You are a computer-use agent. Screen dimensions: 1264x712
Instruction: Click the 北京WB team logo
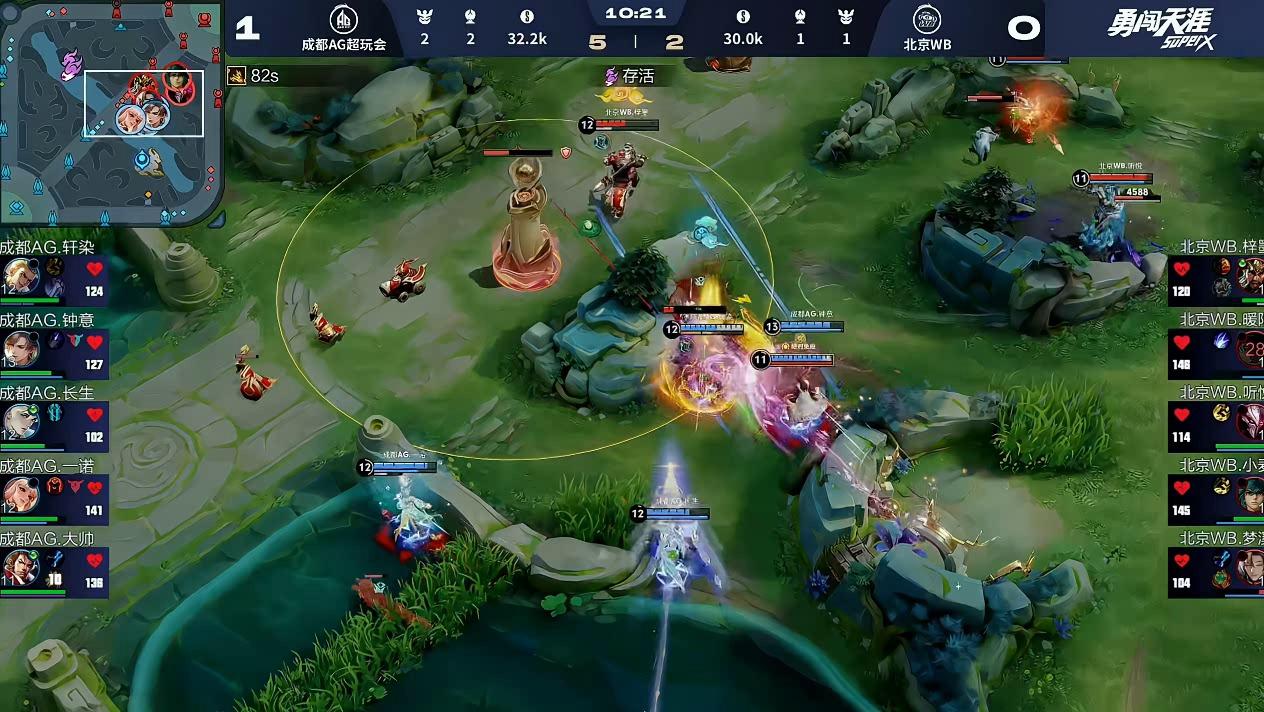click(x=927, y=20)
